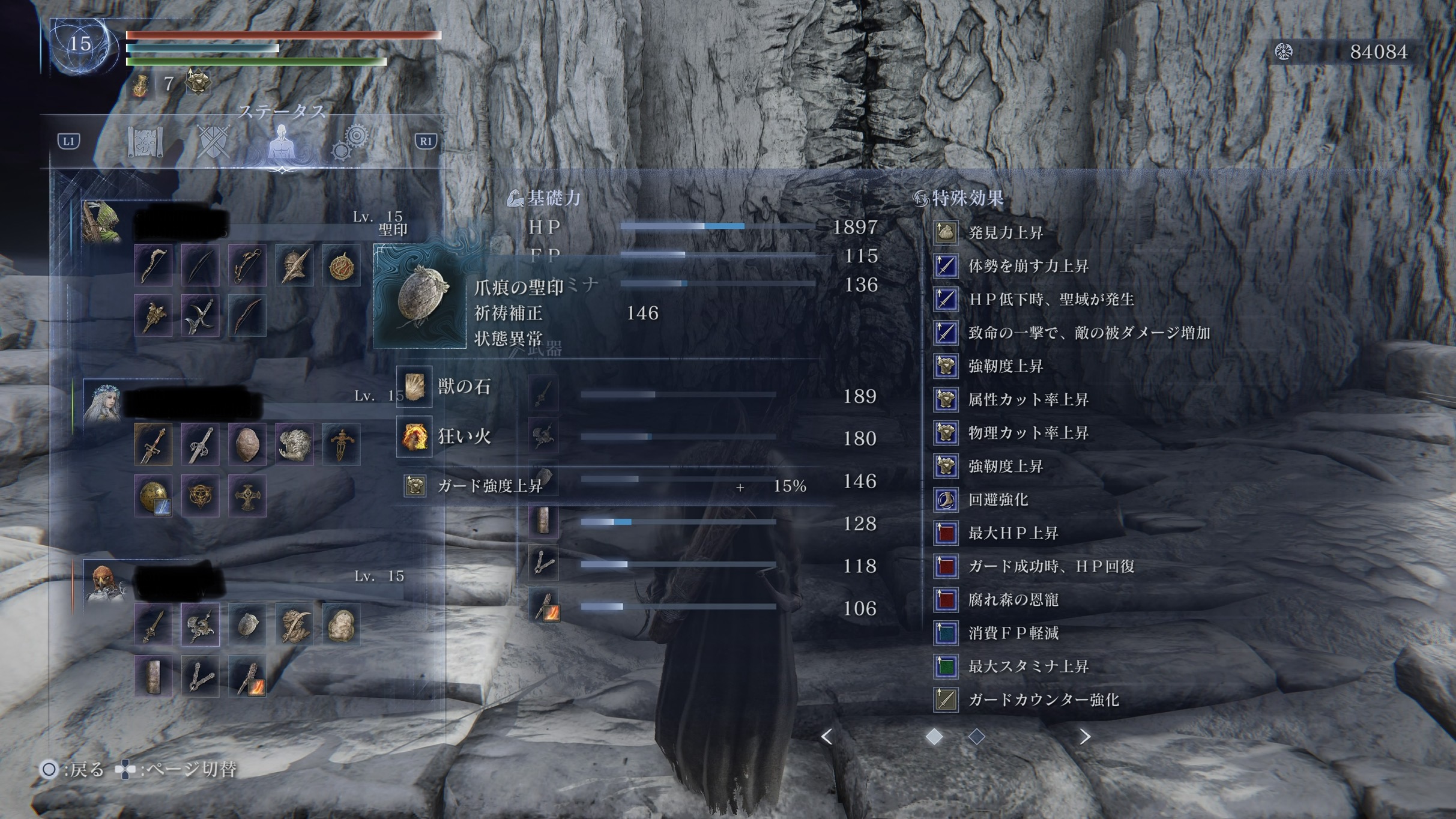Viewport: 1456px width, 819px height.
Task: Switch to the gears settings tab
Action: (350, 142)
